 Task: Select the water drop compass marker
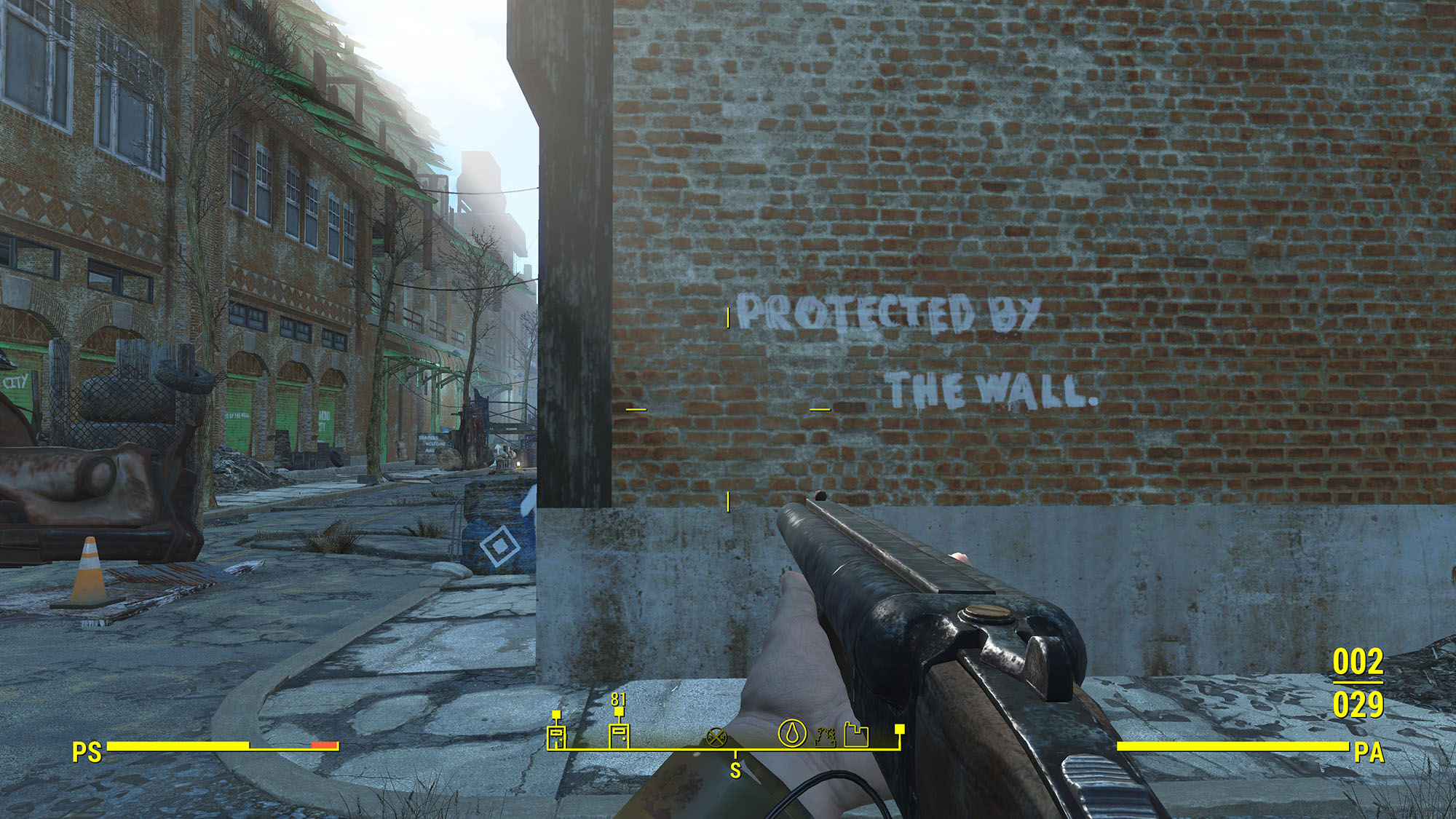tap(792, 733)
